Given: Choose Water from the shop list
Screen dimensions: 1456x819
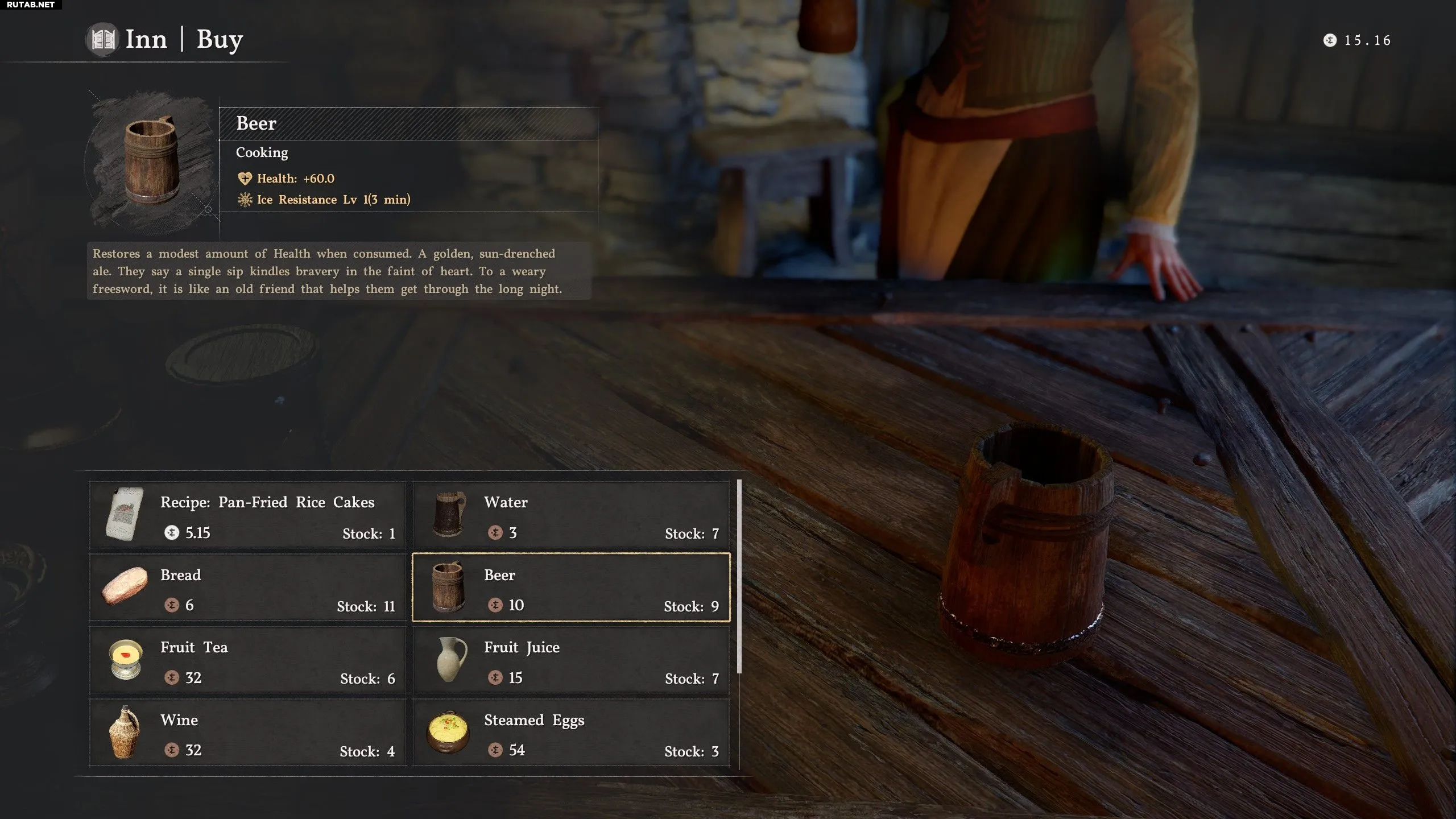Looking at the screenshot, I should (x=571, y=515).
